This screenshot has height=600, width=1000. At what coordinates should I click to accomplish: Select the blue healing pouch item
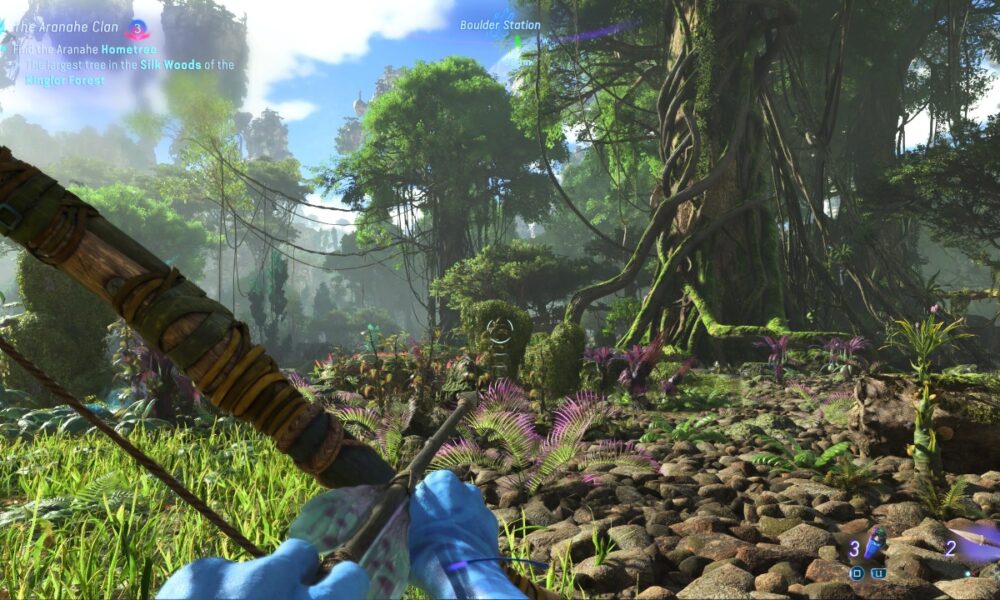[x=874, y=546]
